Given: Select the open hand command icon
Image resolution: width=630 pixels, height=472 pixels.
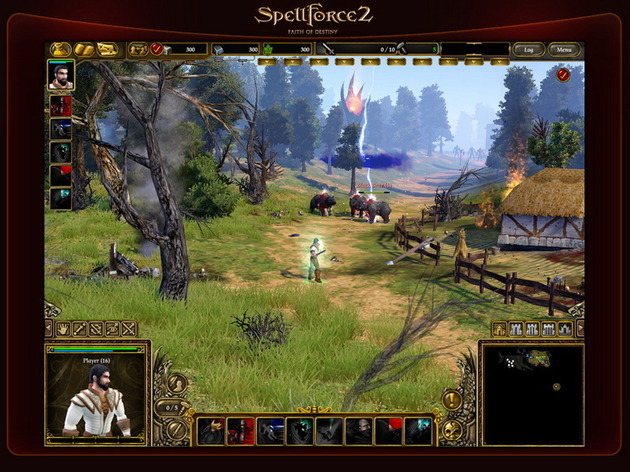Looking at the screenshot, I should click(63, 328).
